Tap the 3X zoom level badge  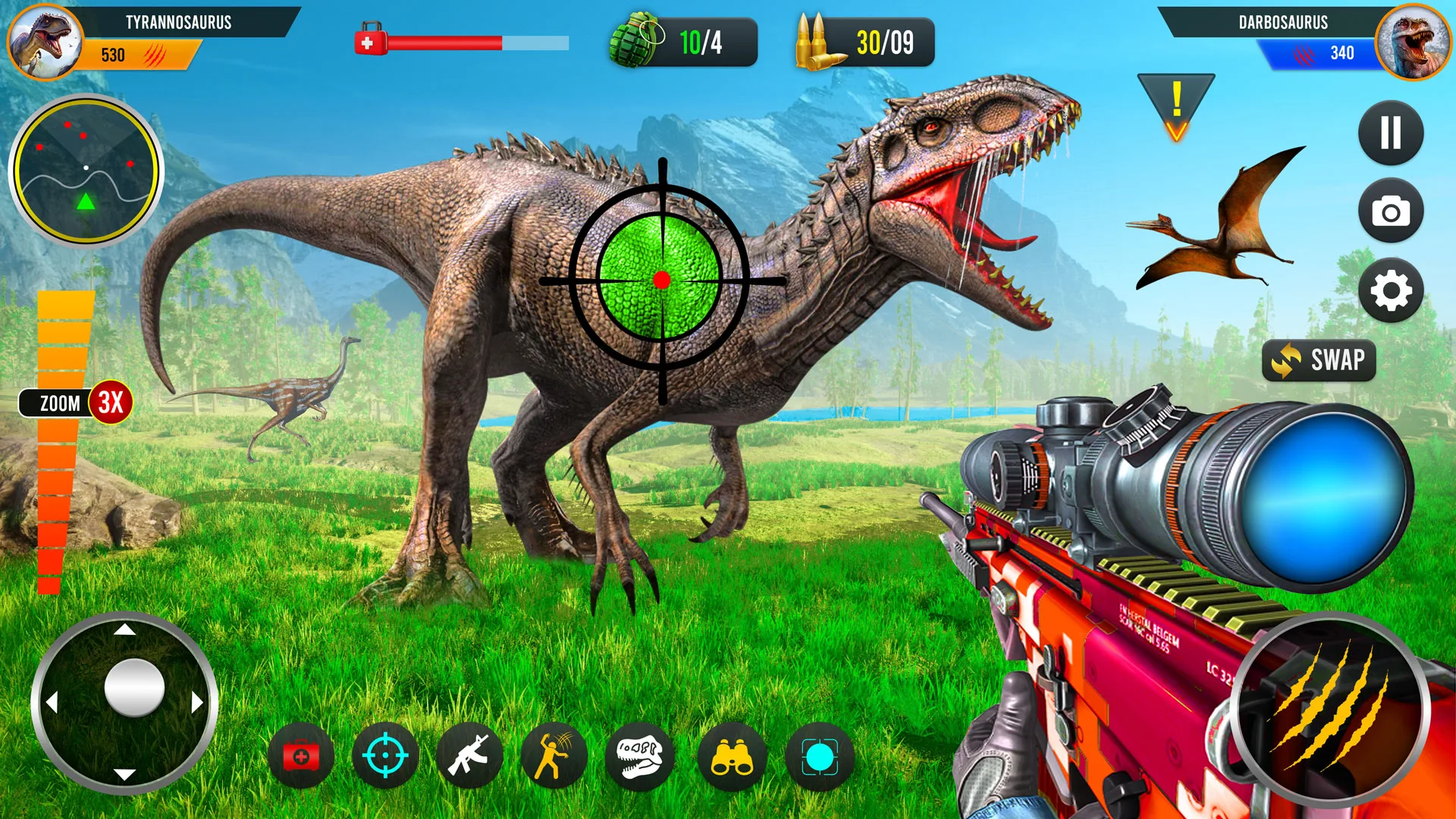[x=111, y=402]
